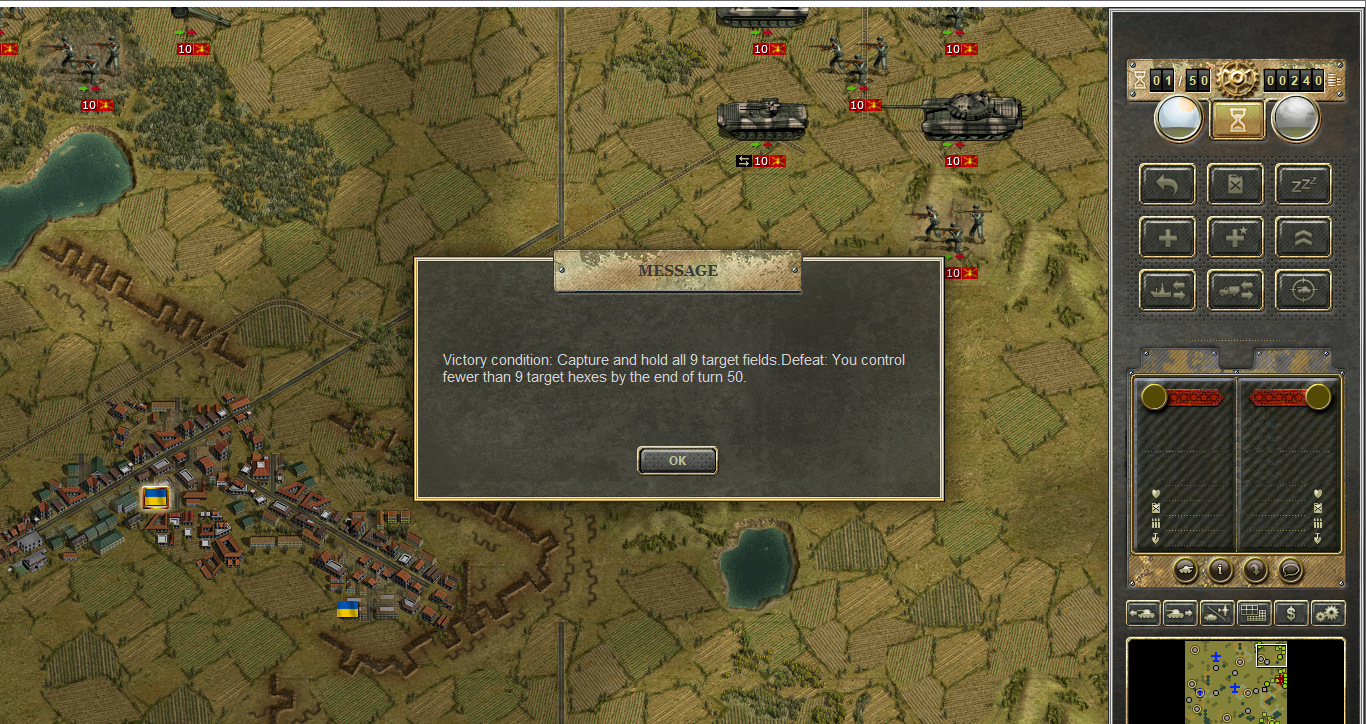
Task: Upgrade unit with the double chevron button
Action: [1303, 237]
